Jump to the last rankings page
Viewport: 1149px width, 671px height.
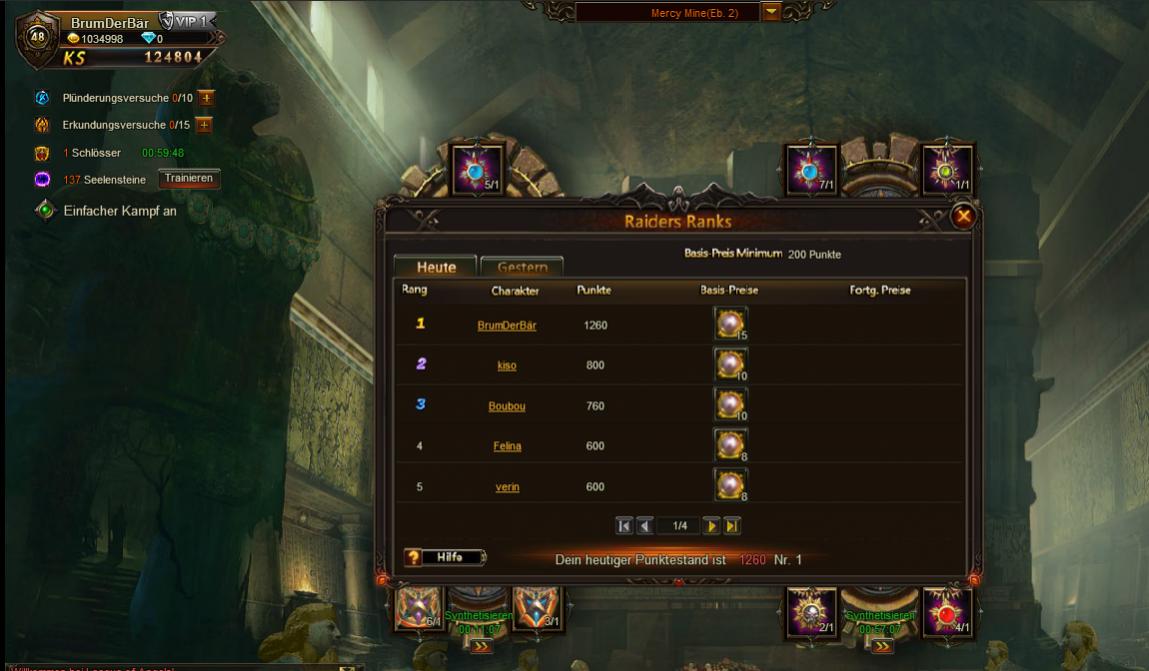tap(732, 526)
